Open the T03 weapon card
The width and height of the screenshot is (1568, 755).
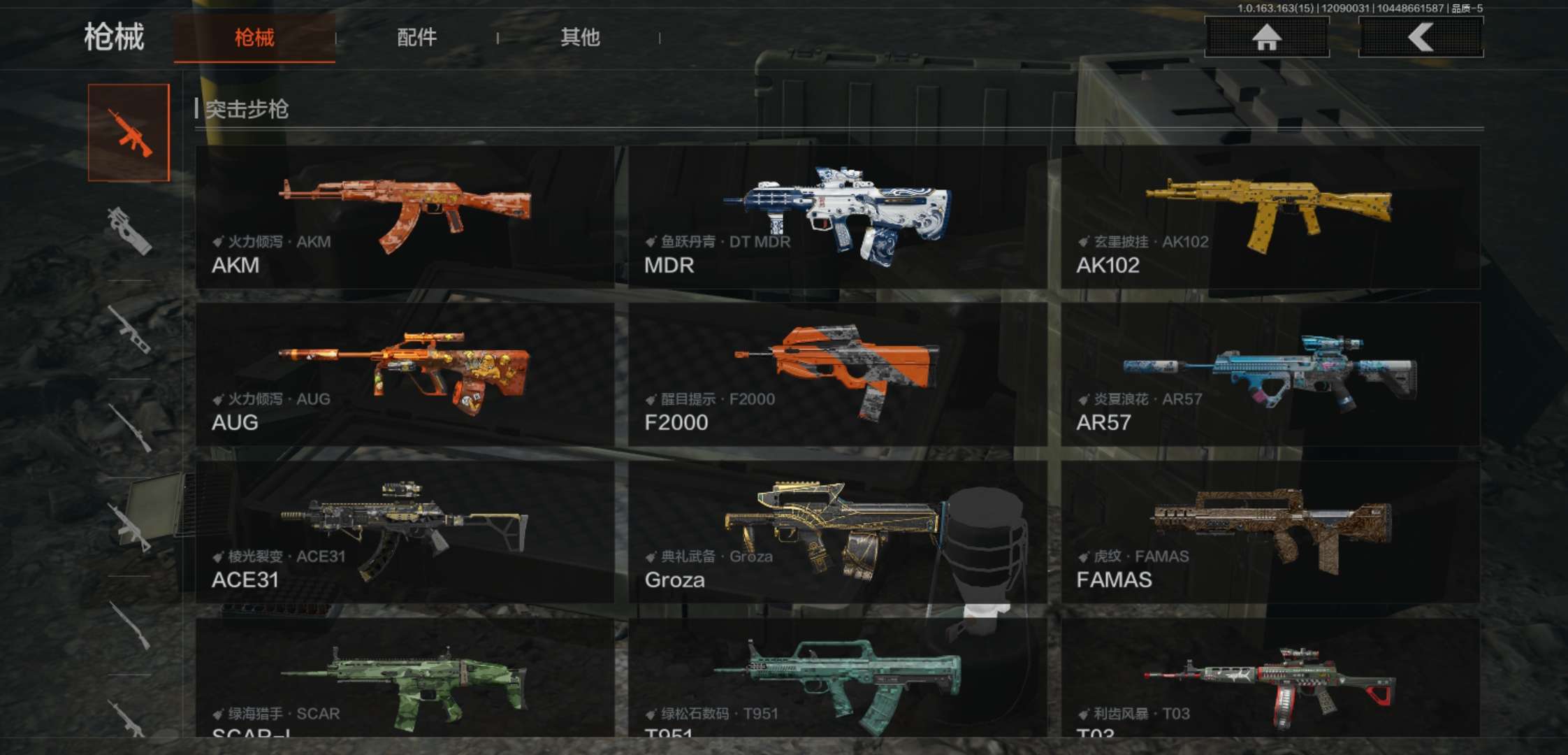click(1270, 678)
